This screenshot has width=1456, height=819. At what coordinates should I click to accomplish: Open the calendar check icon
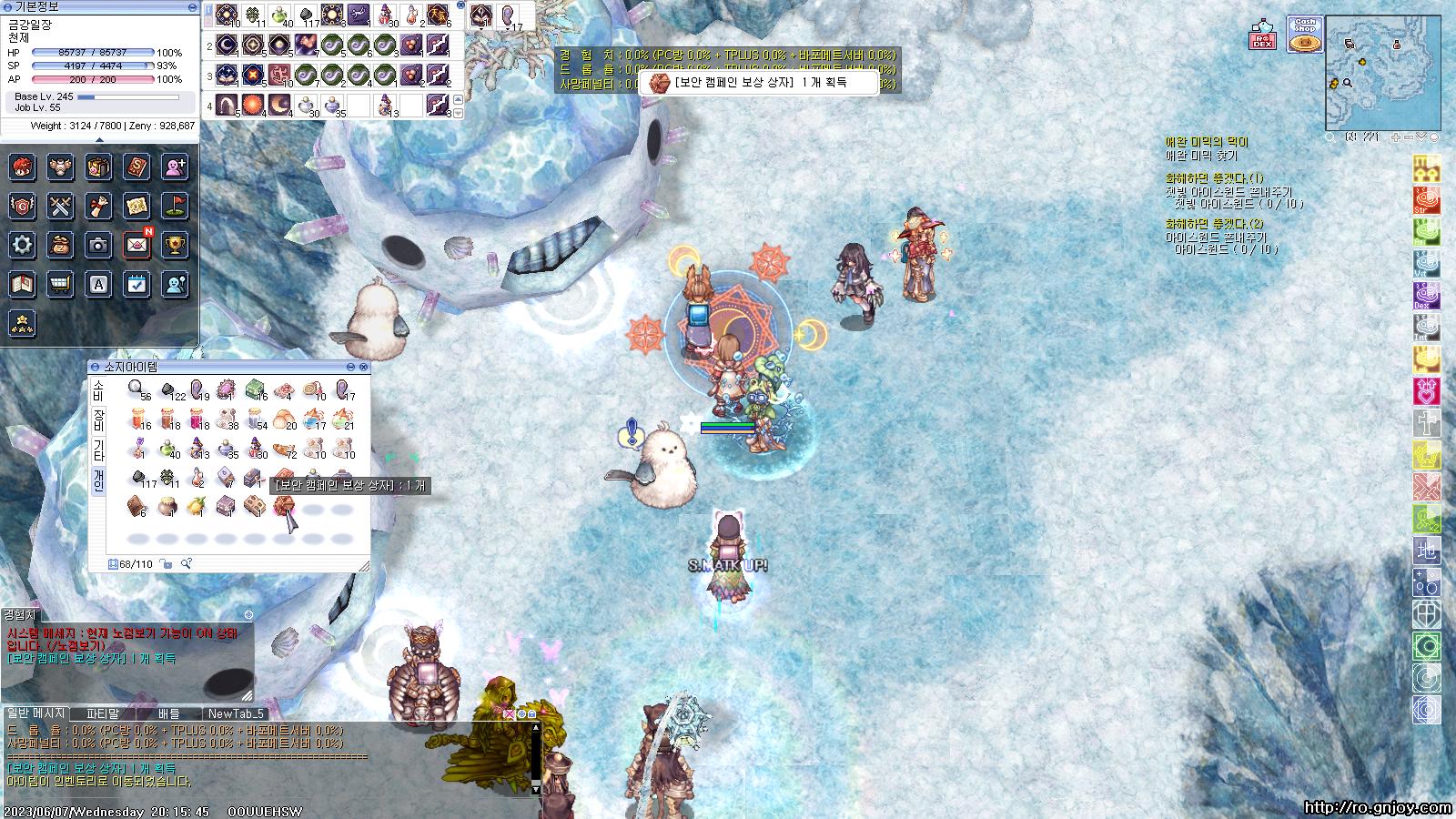coord(136,284)
